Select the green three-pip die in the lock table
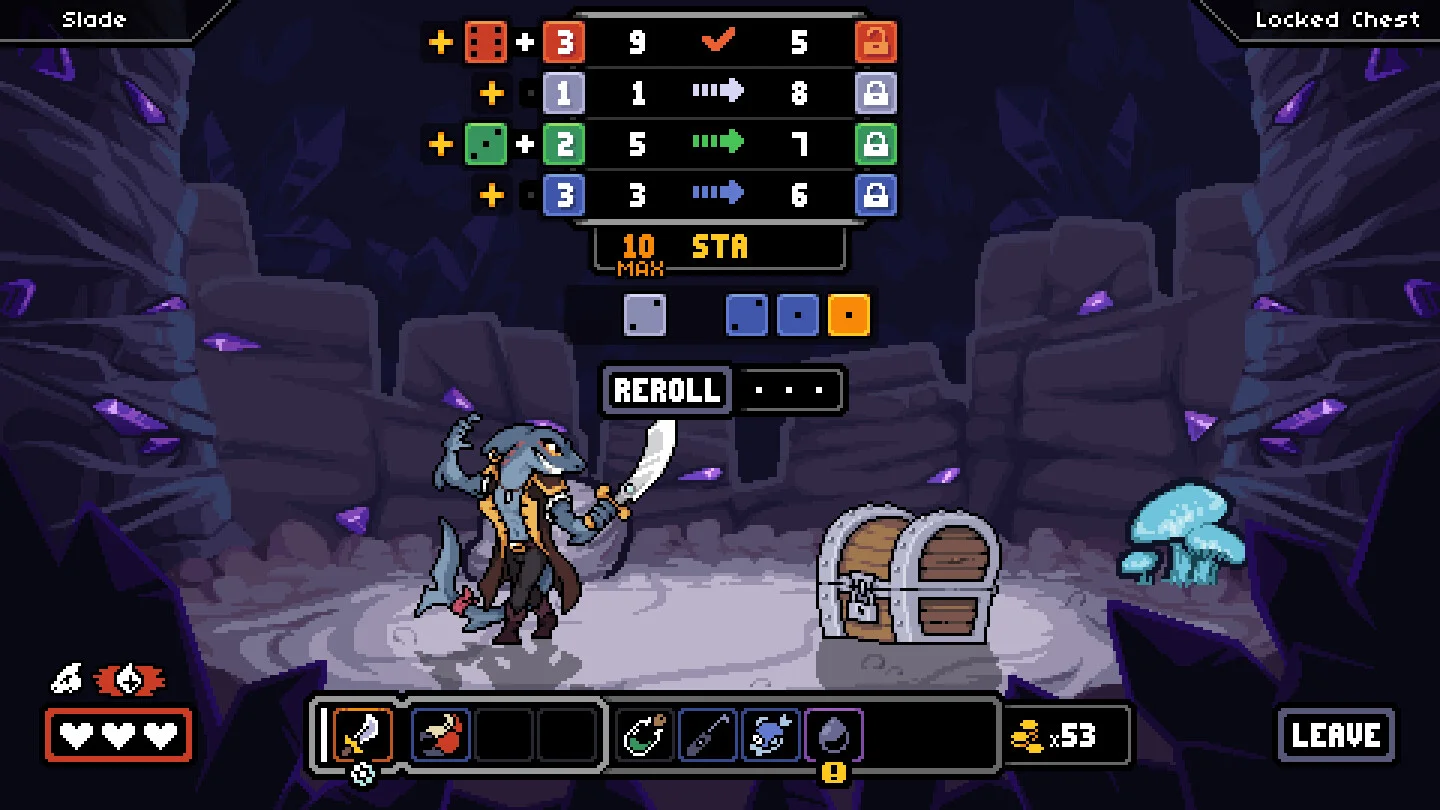The image size is (1440, 810). tap(486, 144)
